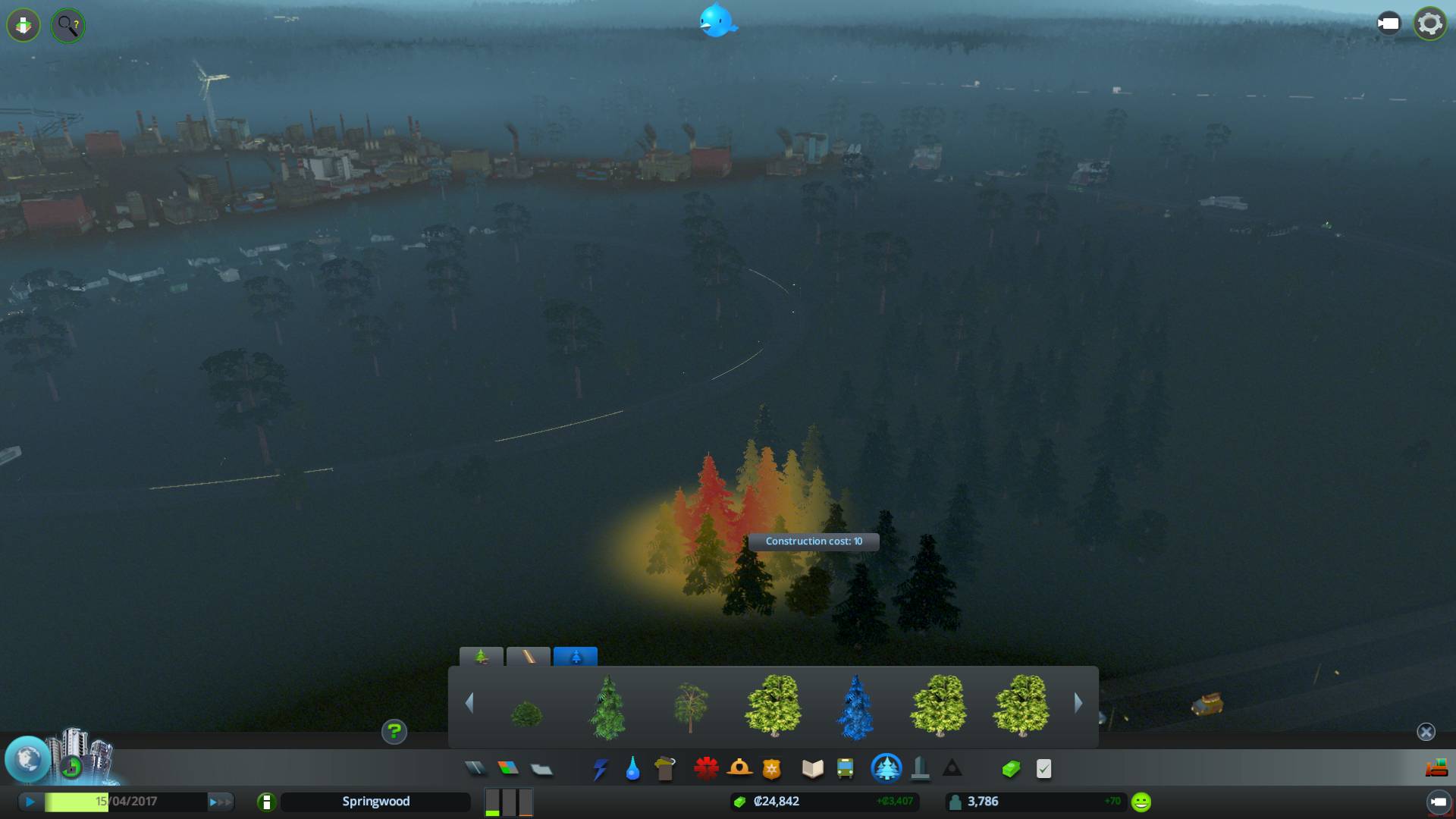Select the blue highlighted conifer tree
The image size is (1456, 819).
pos(855,707)
